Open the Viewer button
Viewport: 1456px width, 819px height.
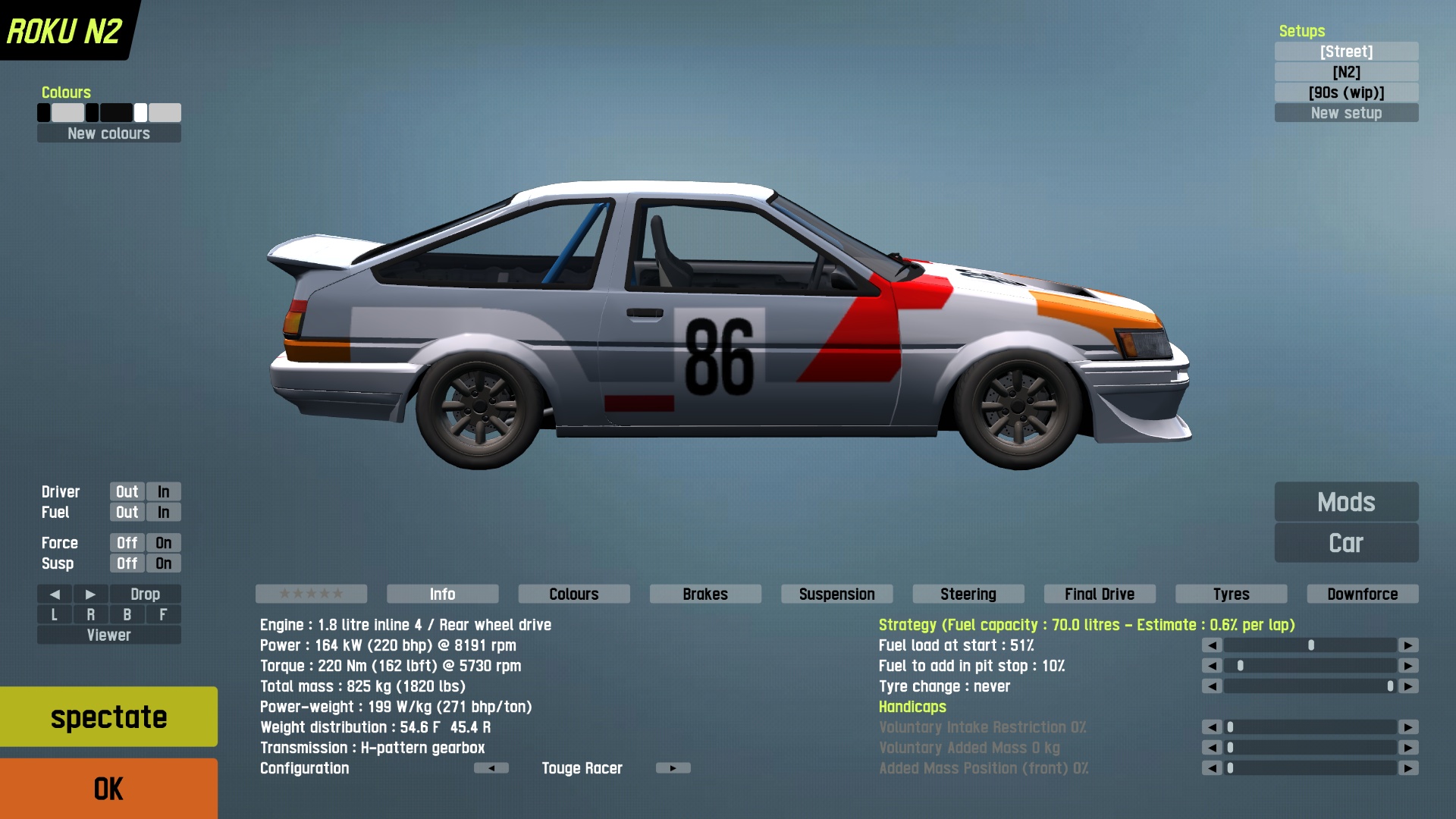tap(108, 635)
